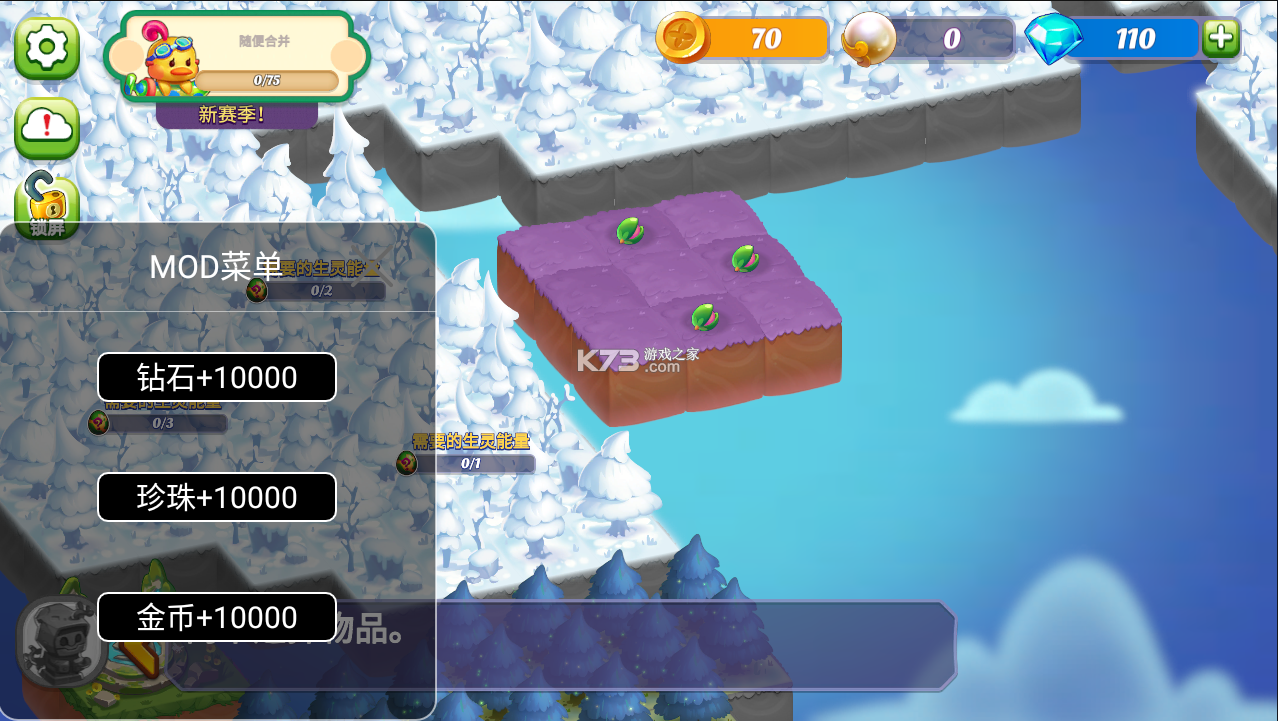Select the 金币+10000 mod button
1278x721 pixels.
pos(217,617)
